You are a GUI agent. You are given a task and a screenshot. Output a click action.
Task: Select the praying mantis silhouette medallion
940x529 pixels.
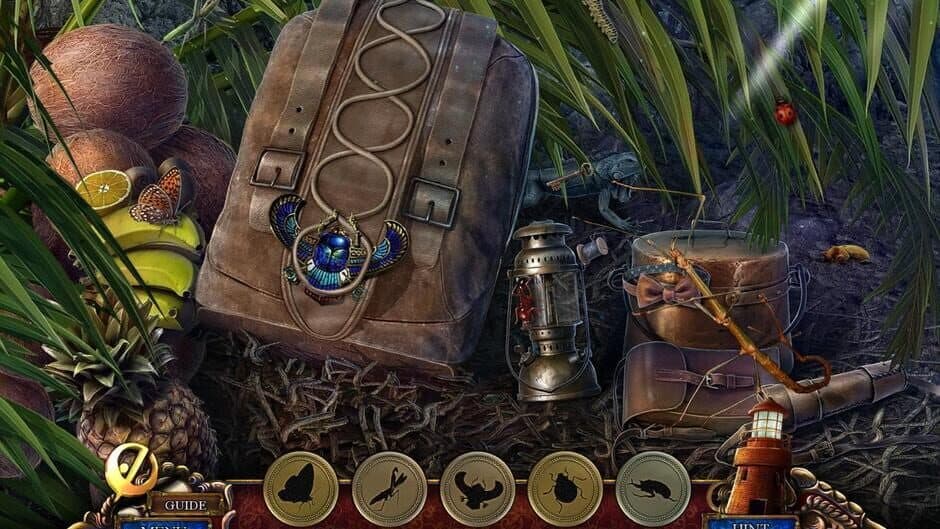pyautogui.click(x=389, y=489)
